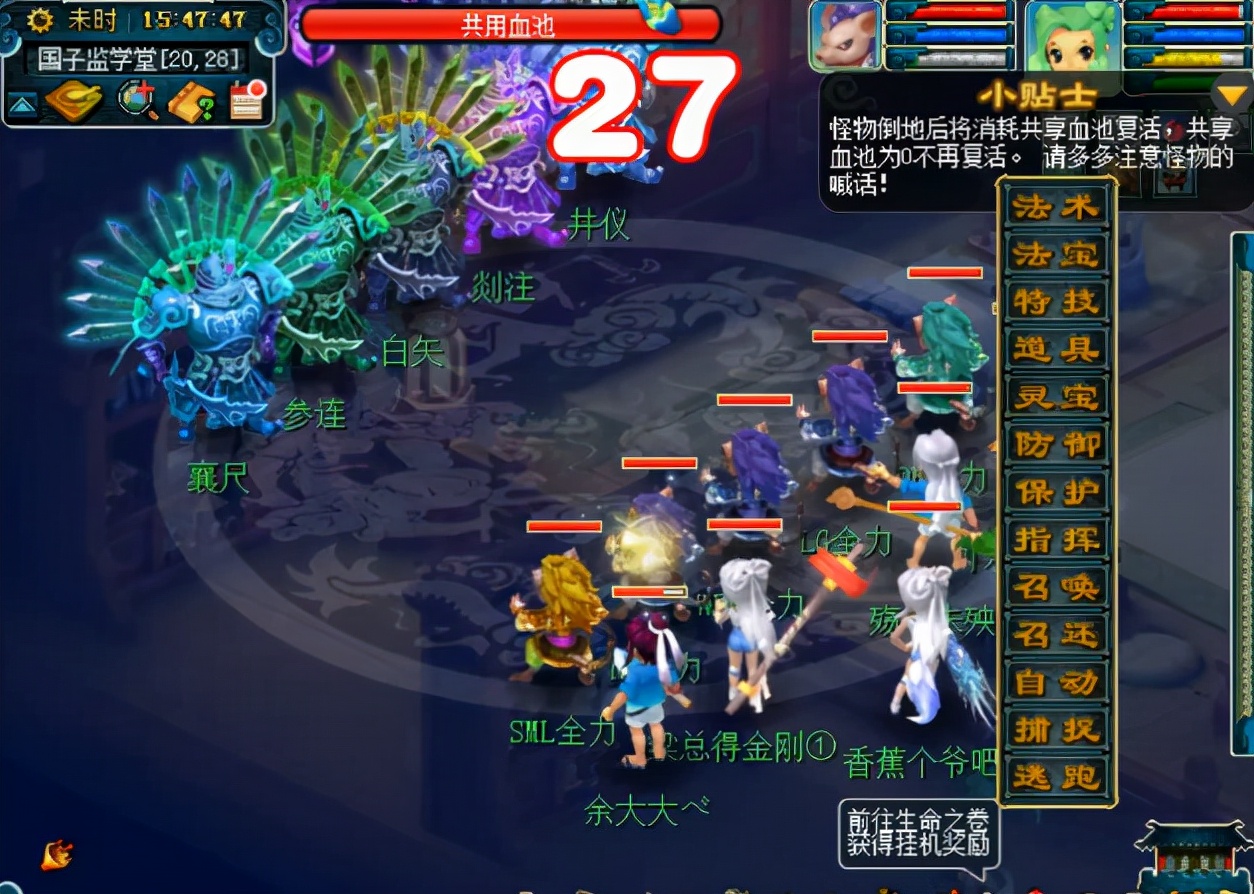Open the 法术 spell menu
Screen dimensions: 1254x894
[x=1056, y=208]
